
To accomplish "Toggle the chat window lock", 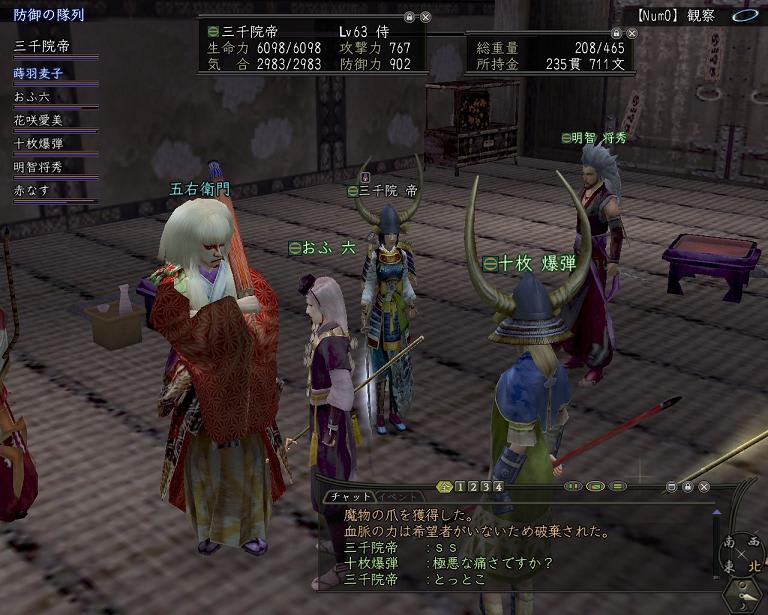I will 688,487.
